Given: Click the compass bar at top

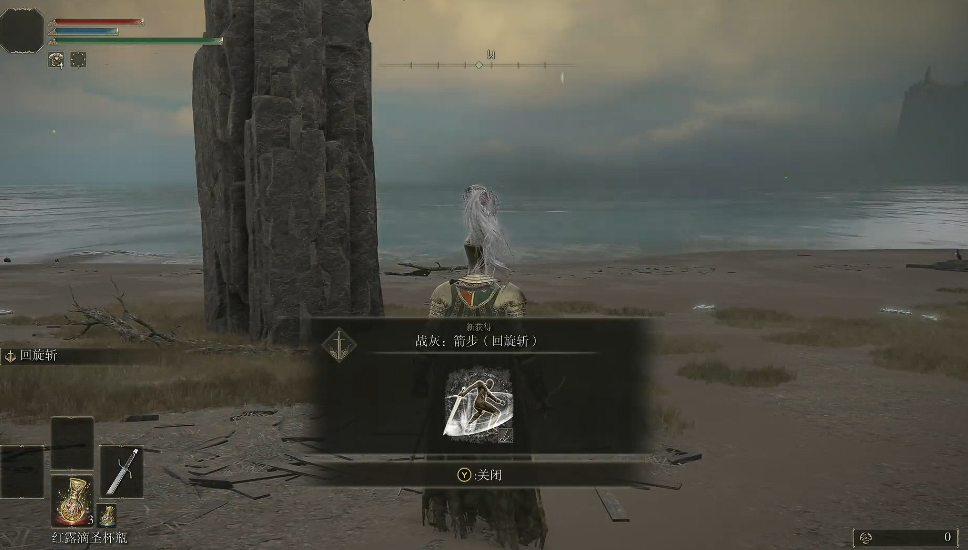Looking at the screenshot, I should point(479,65).
